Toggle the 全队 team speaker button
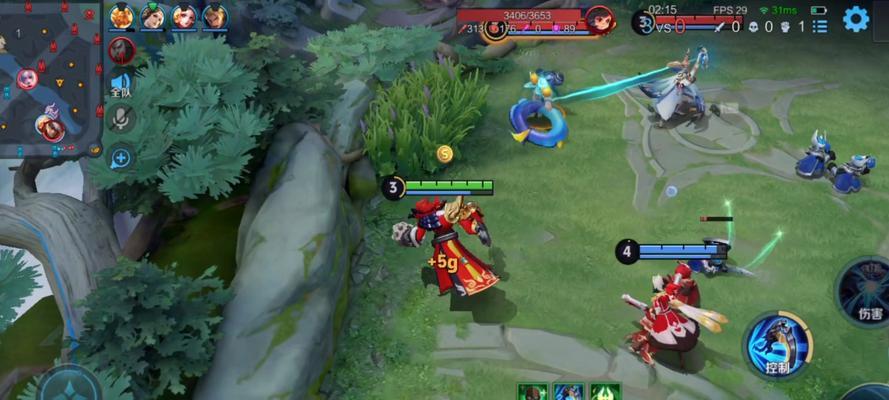The height and width of the screenshot is (400, 889). tap(121, 85)
